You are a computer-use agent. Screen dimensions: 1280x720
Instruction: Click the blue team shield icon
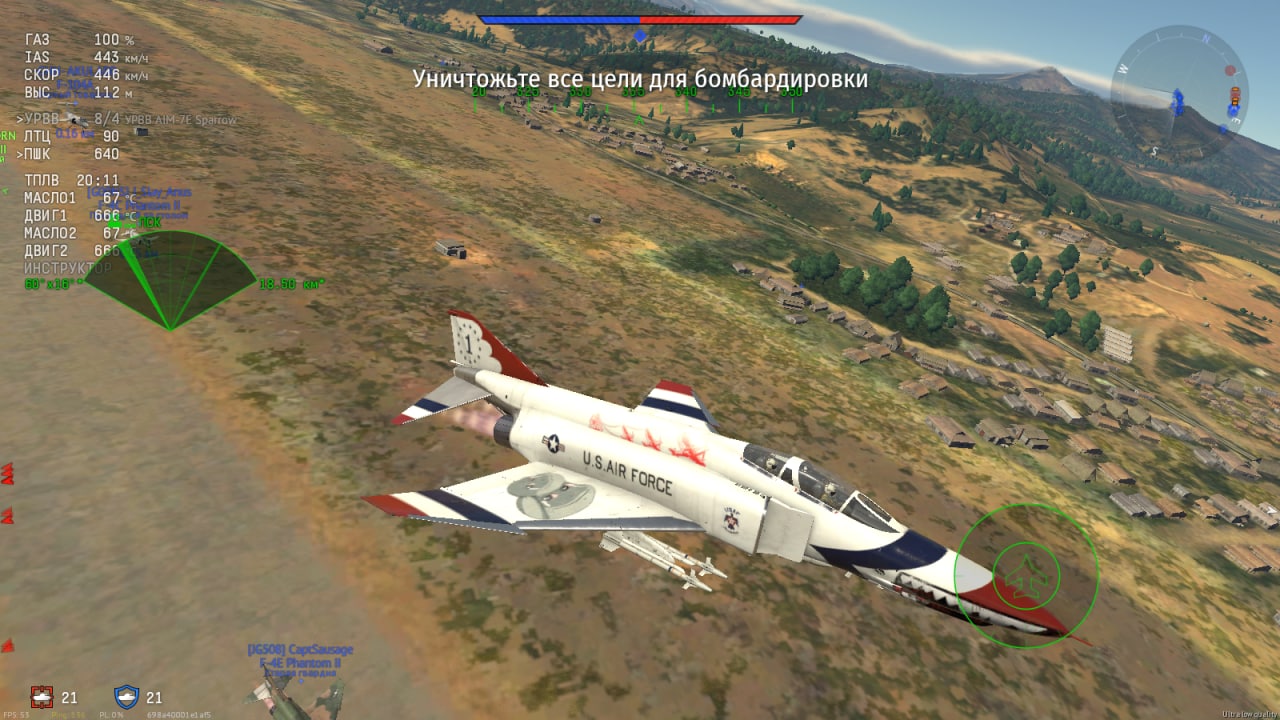[126, 697]
